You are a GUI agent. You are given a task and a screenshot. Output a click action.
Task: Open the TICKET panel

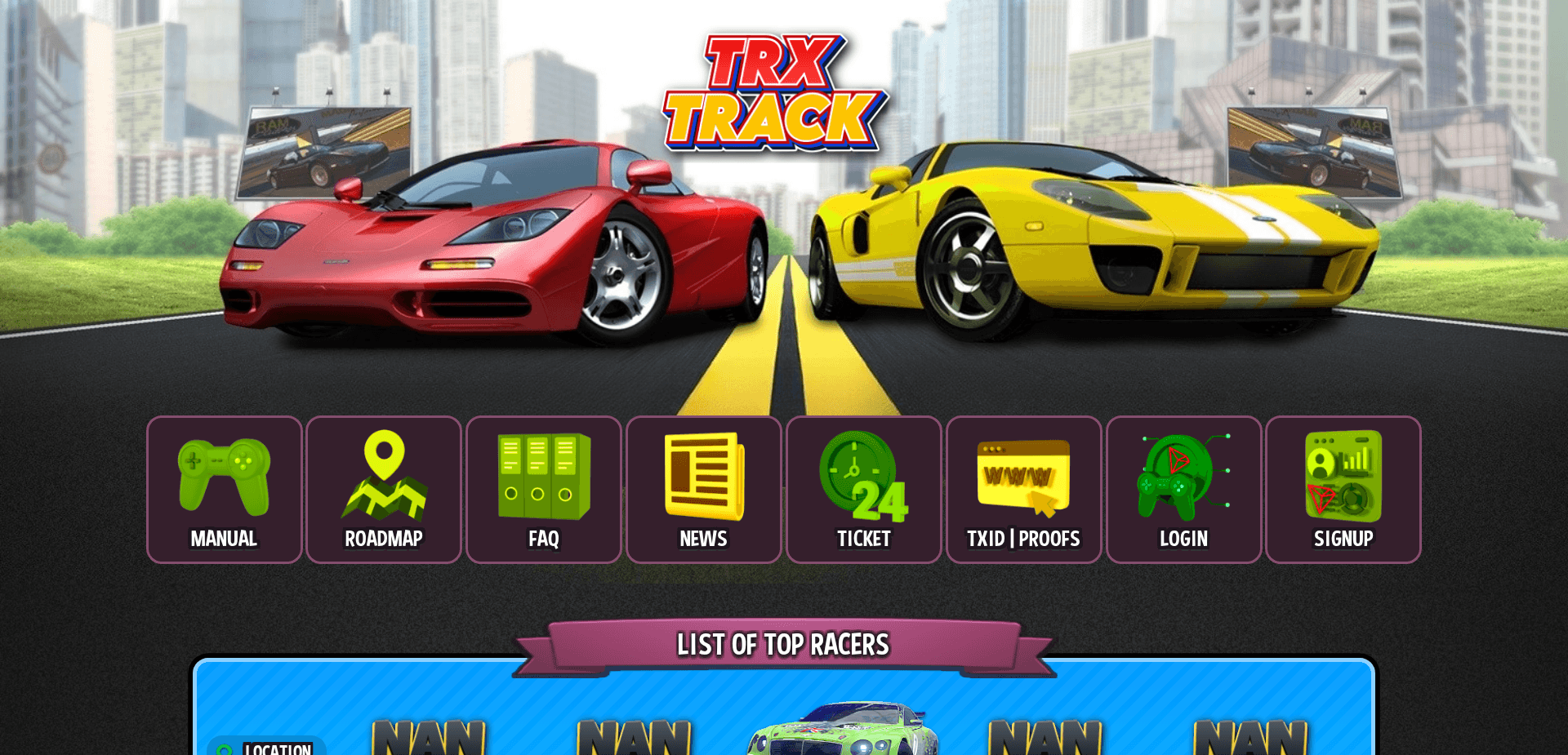(x=862, y=490)
